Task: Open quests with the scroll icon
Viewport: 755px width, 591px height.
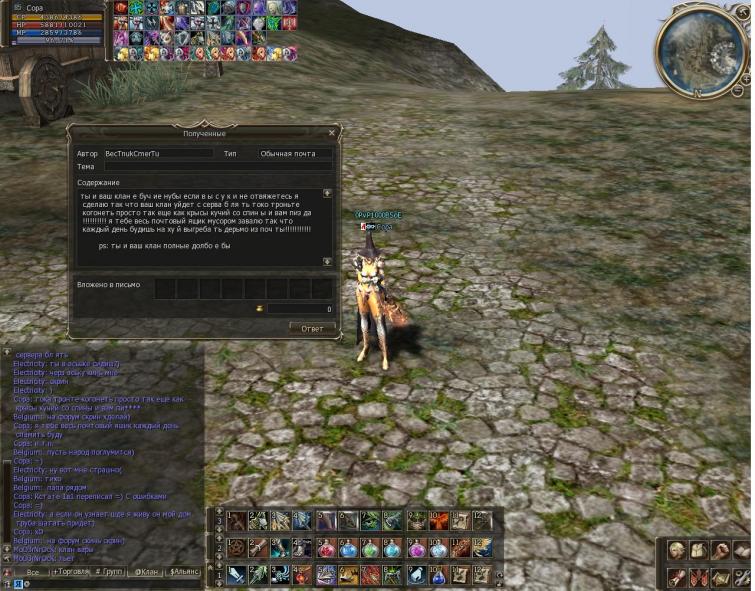Action: click(x=678, y=577)
